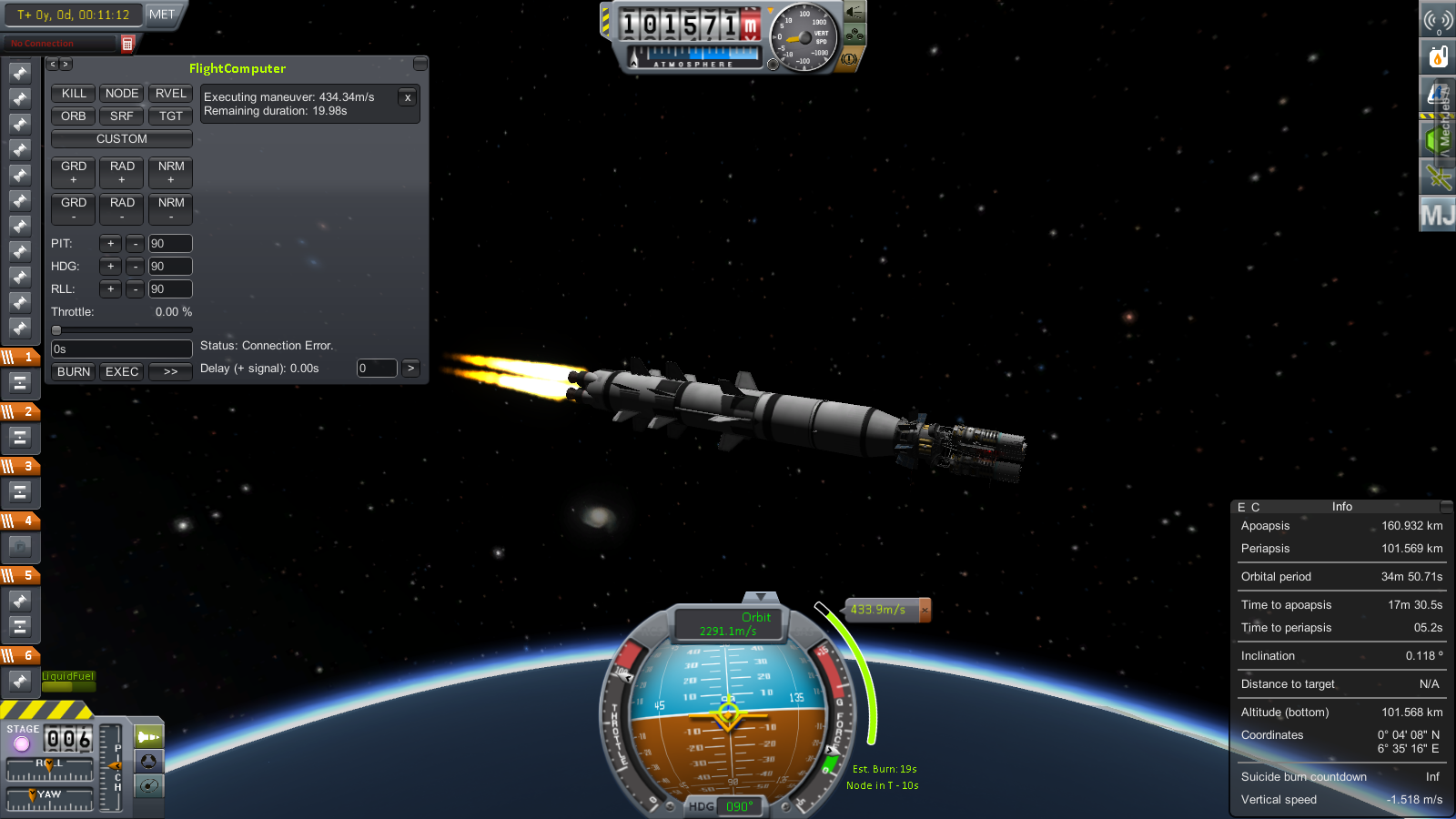The height and width of the screenshot is (819, 1456).
Task: Cancel the executing maneuver with x
Action: click(408, 98)
